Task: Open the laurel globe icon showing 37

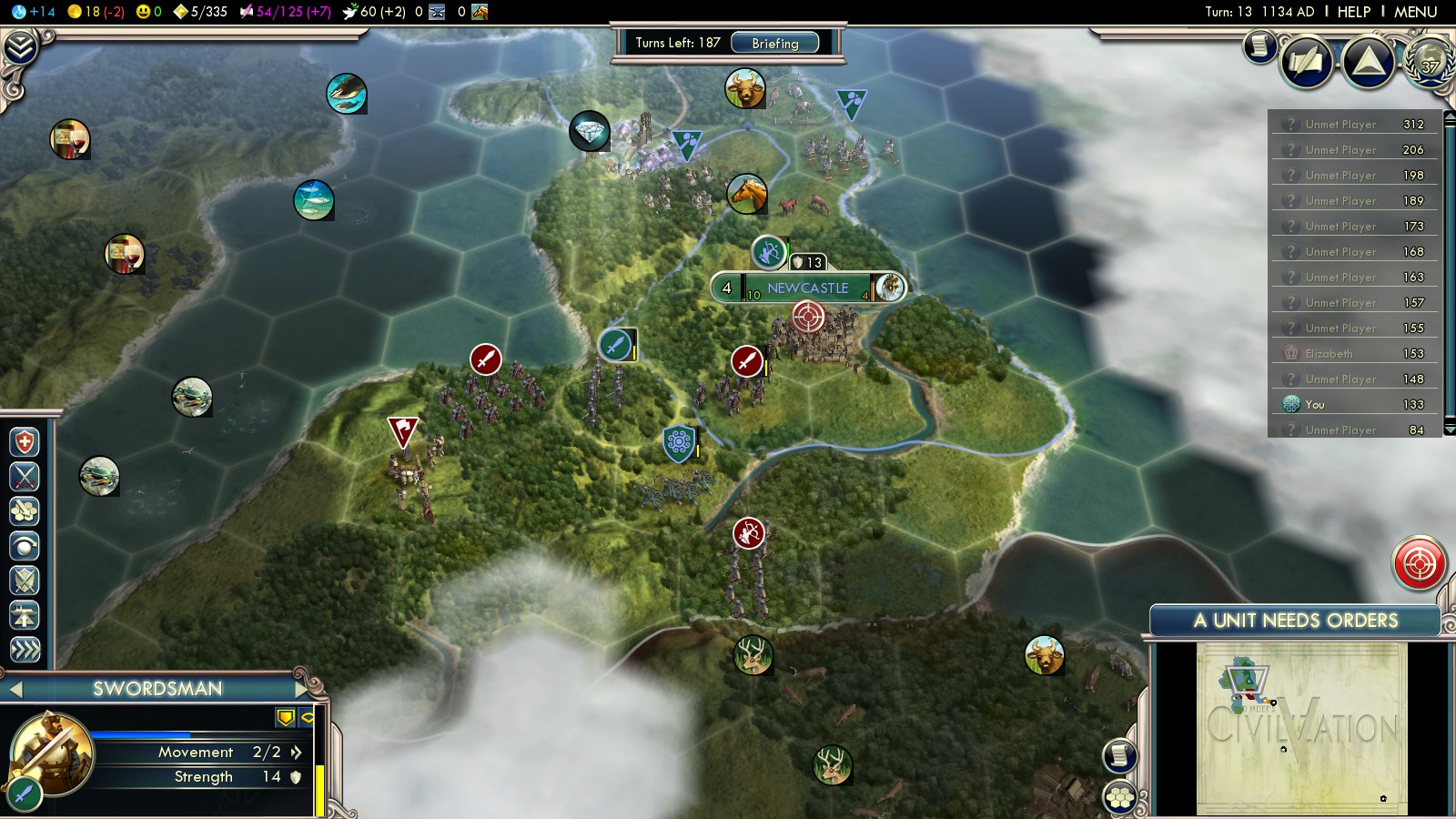Action: tap(1430, 62)
